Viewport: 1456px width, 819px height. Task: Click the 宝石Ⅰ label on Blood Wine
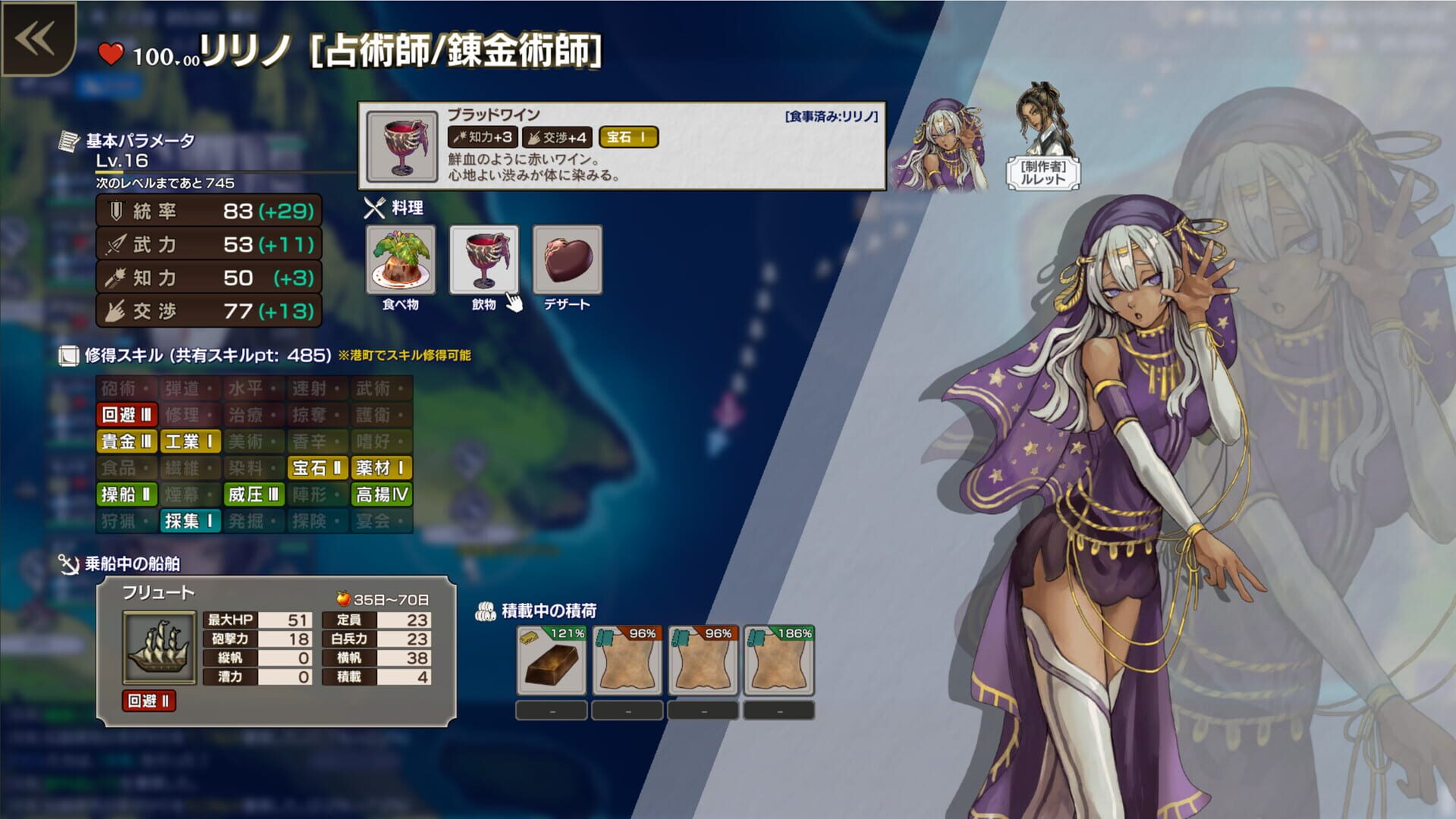(x=627, y=137)
